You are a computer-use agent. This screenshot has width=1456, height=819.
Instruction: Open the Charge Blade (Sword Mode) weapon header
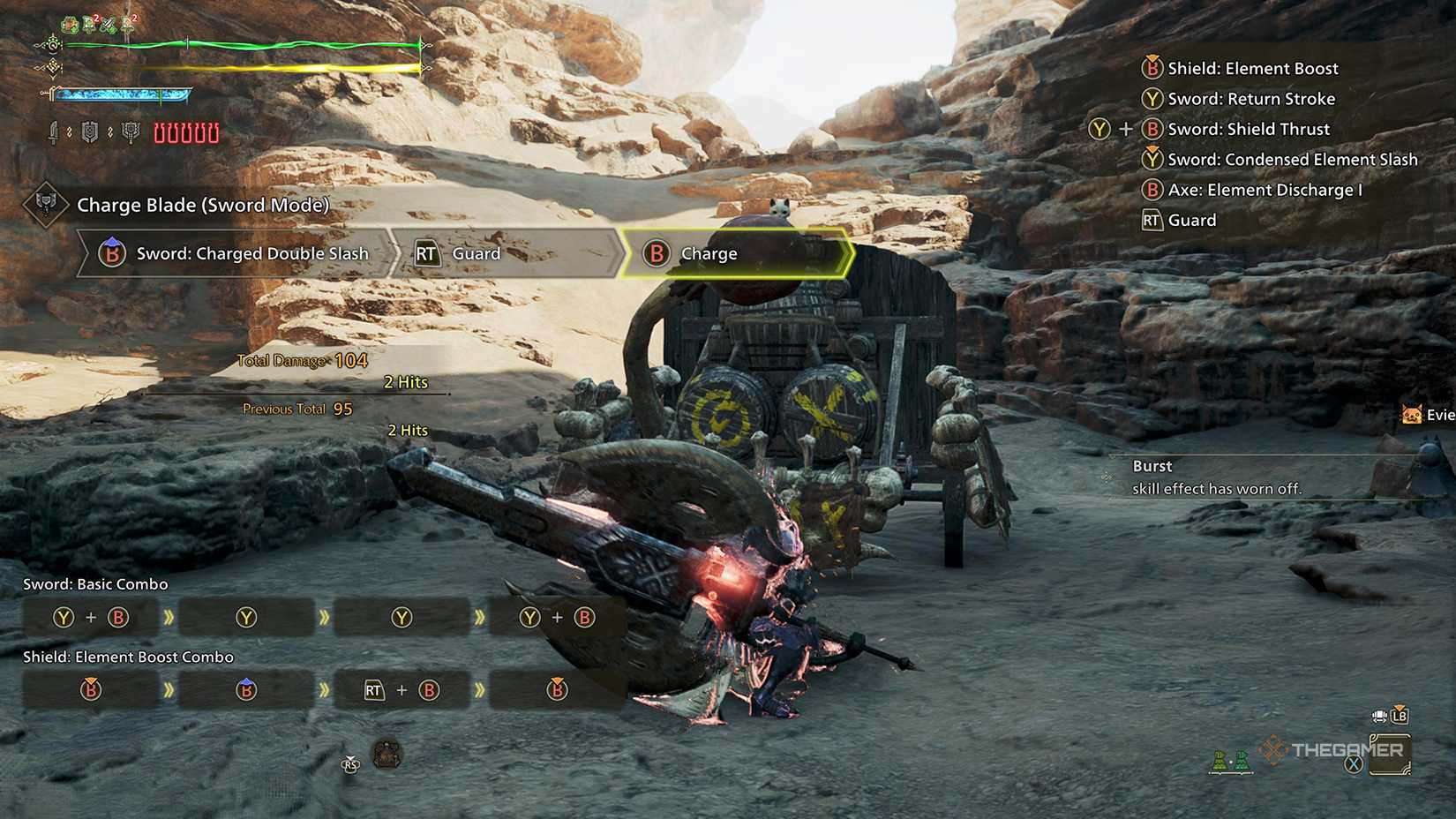[202, 206]
